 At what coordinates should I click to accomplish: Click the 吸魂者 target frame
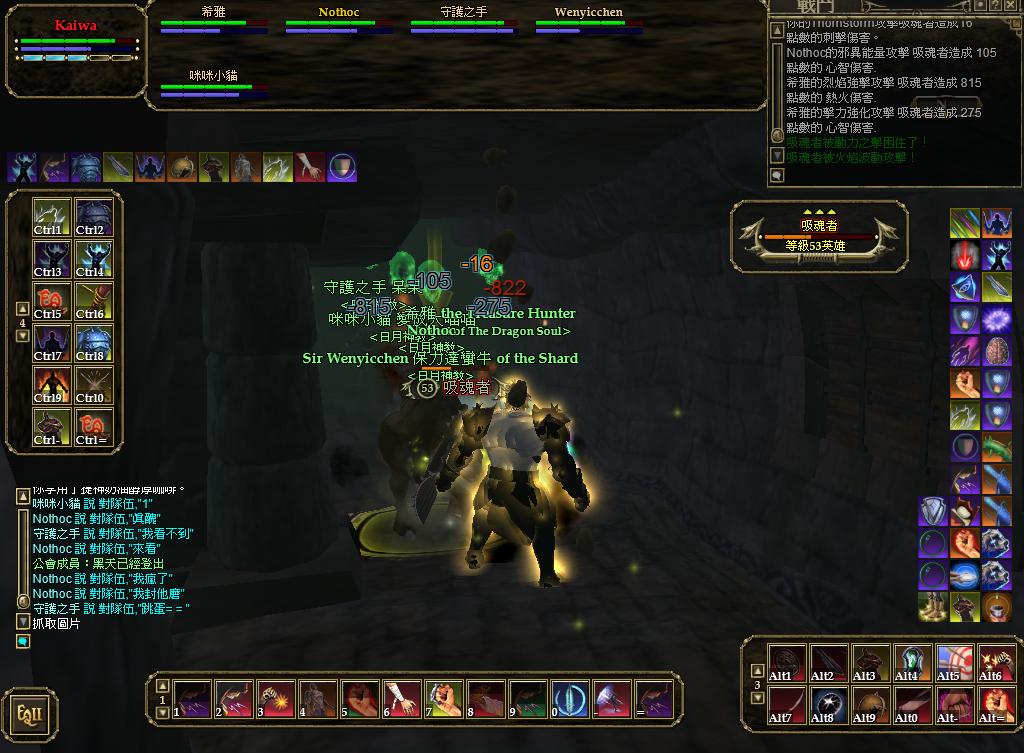point(819,236)
